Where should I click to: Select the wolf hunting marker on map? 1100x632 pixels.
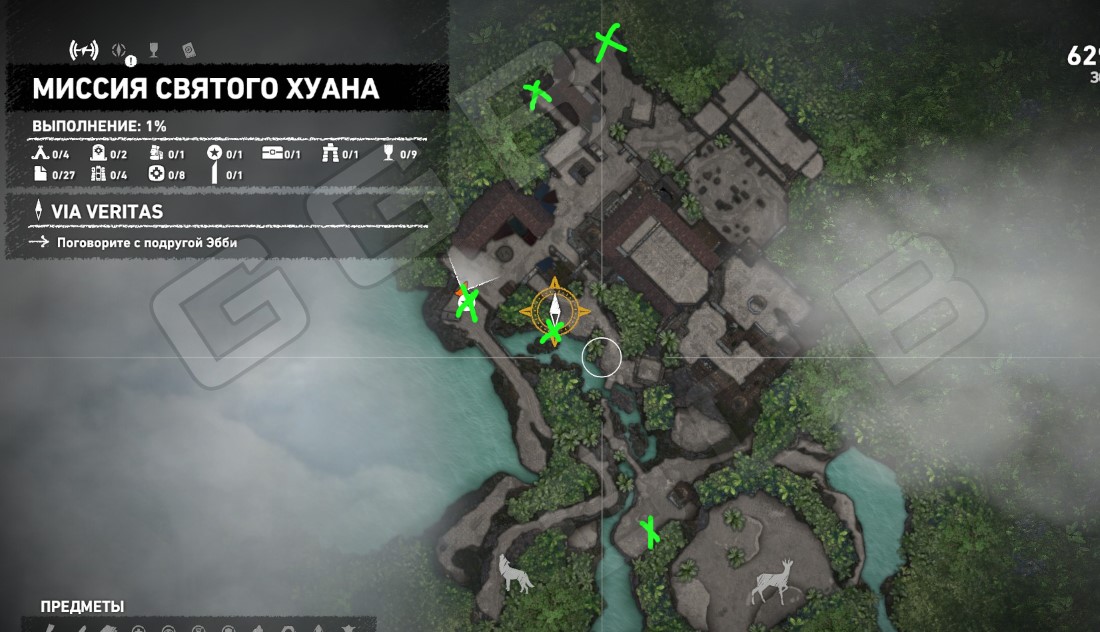tap(515, 573)
